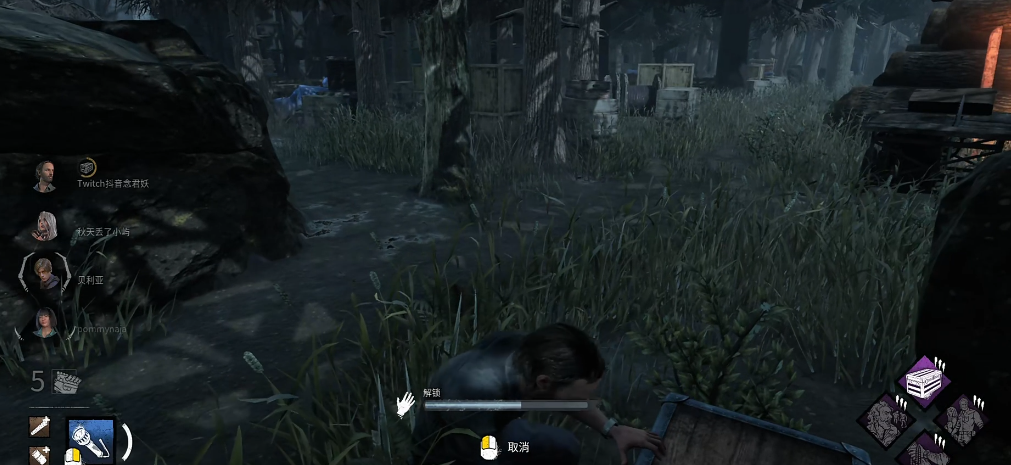This screenshot has width=1011, height=465.
Task: Select the pommynaja survivor portrait
Action: point(46,323)
